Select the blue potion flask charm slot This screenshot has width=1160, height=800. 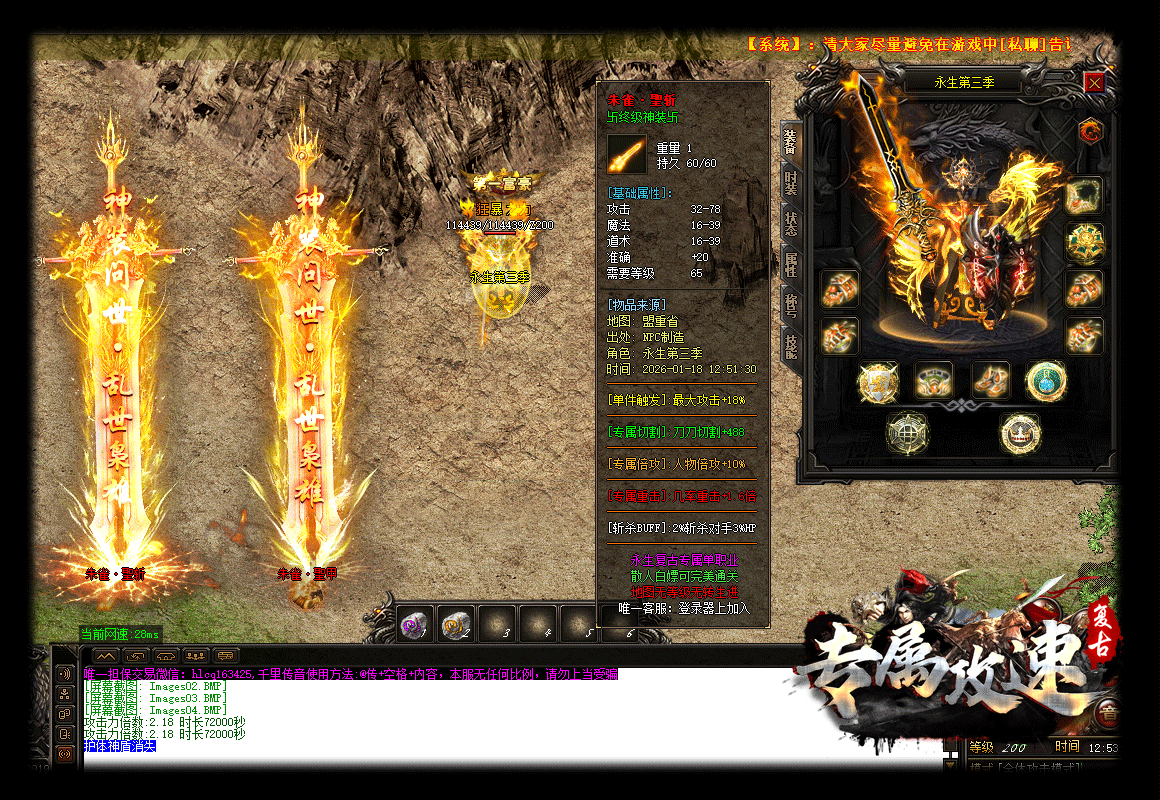1046,380
